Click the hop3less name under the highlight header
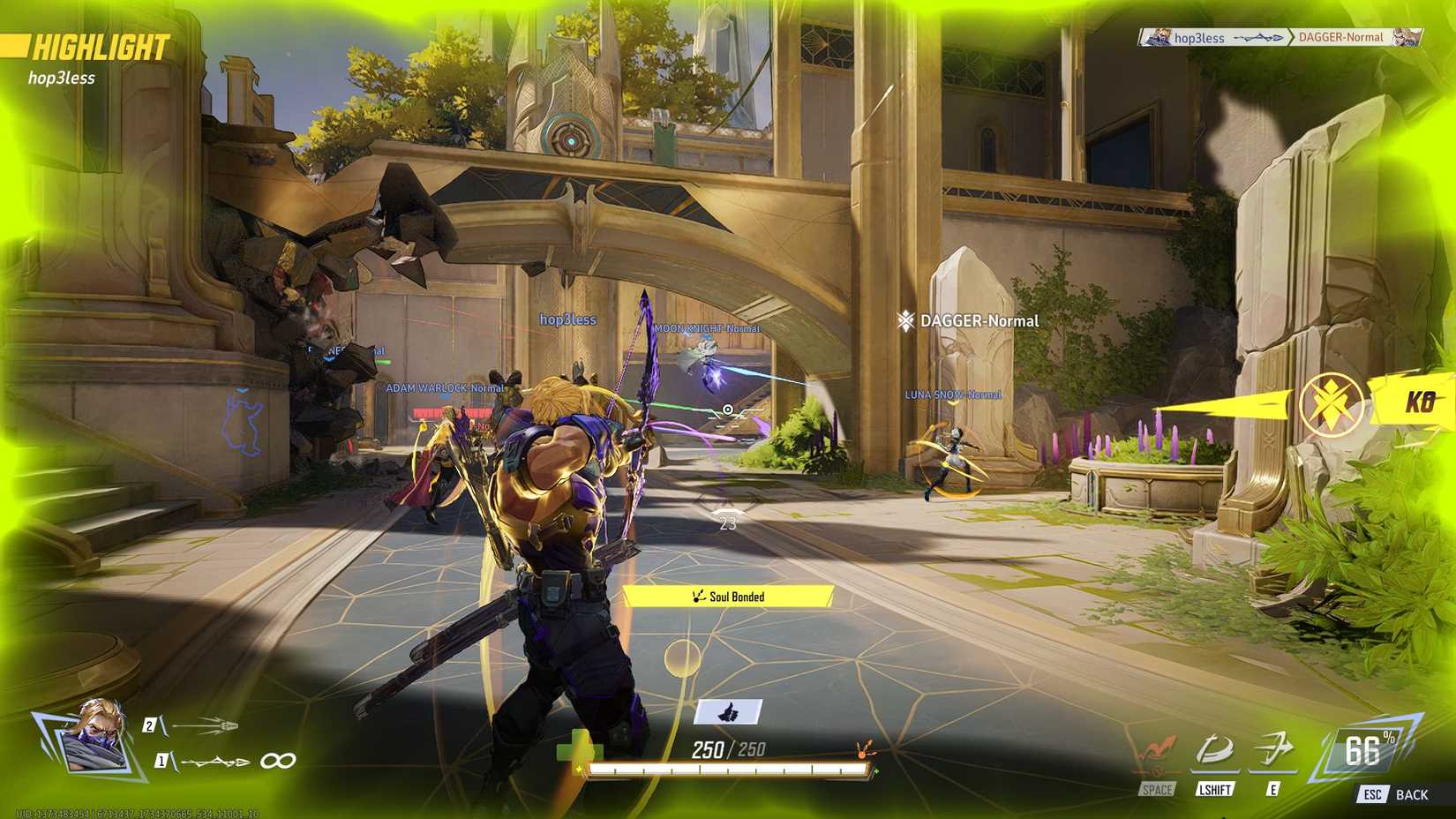The height and width of the screenshot is (819, 1456). [x=62, y=78]
